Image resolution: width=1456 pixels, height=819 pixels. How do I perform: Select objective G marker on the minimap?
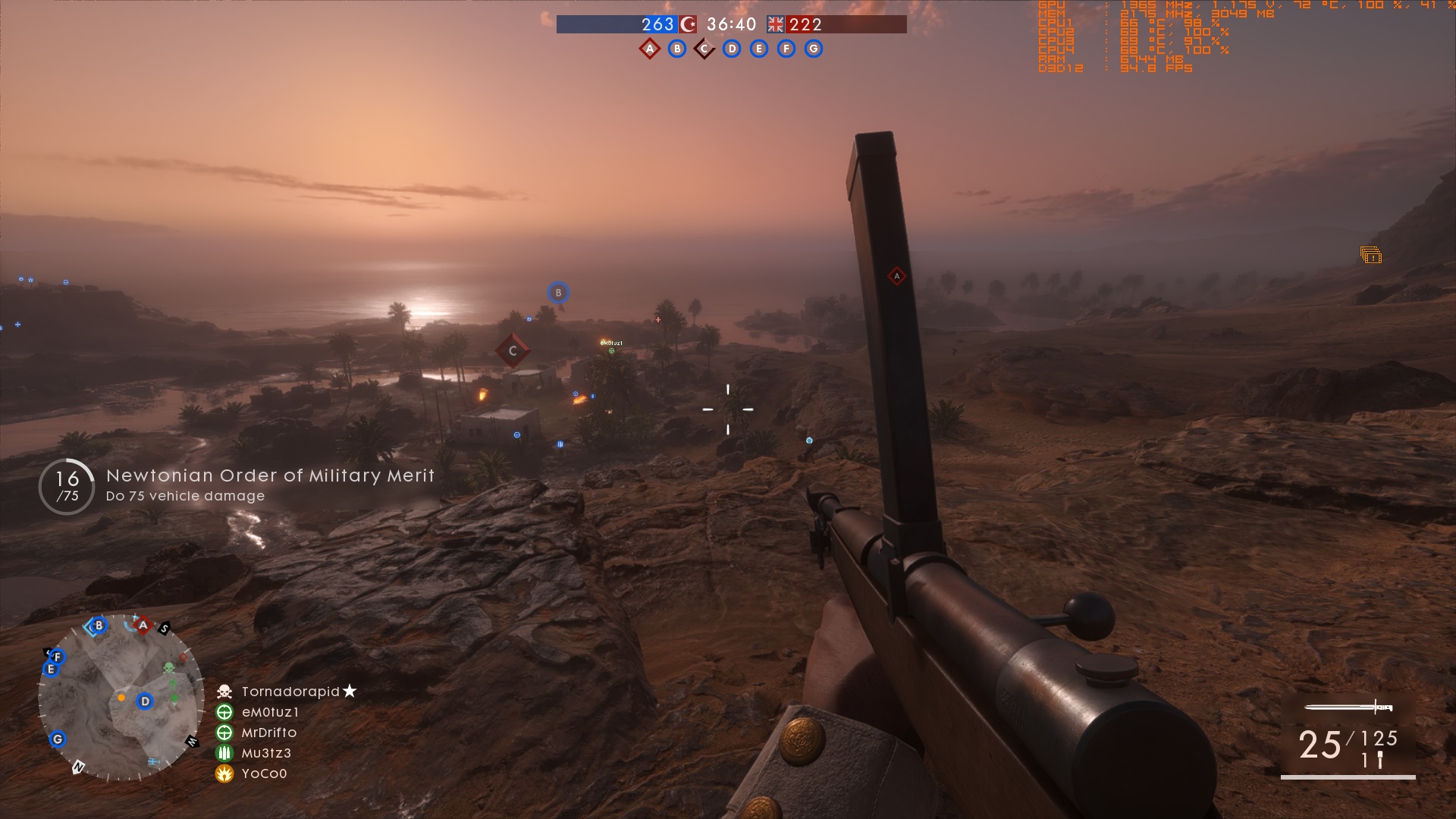pyautogui.click(x=58, y=739)
